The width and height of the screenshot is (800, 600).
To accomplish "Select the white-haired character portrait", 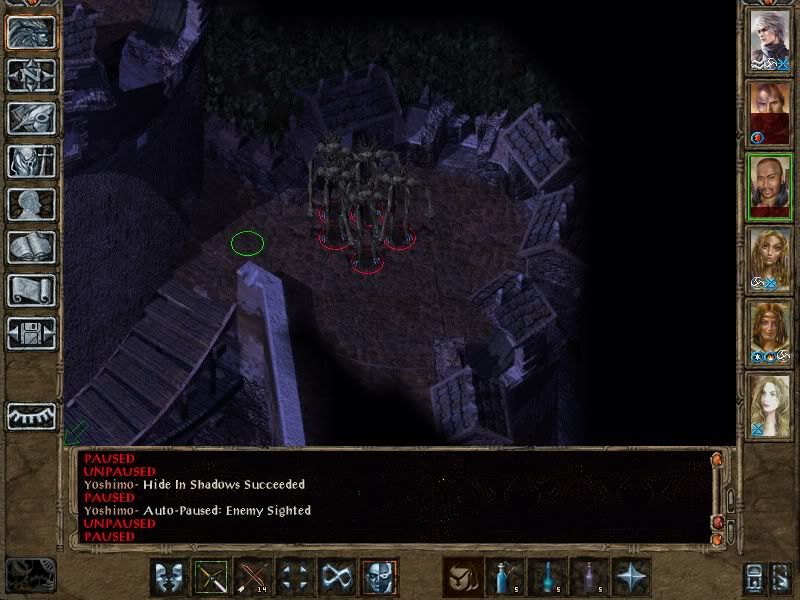I will pos(771,41).
